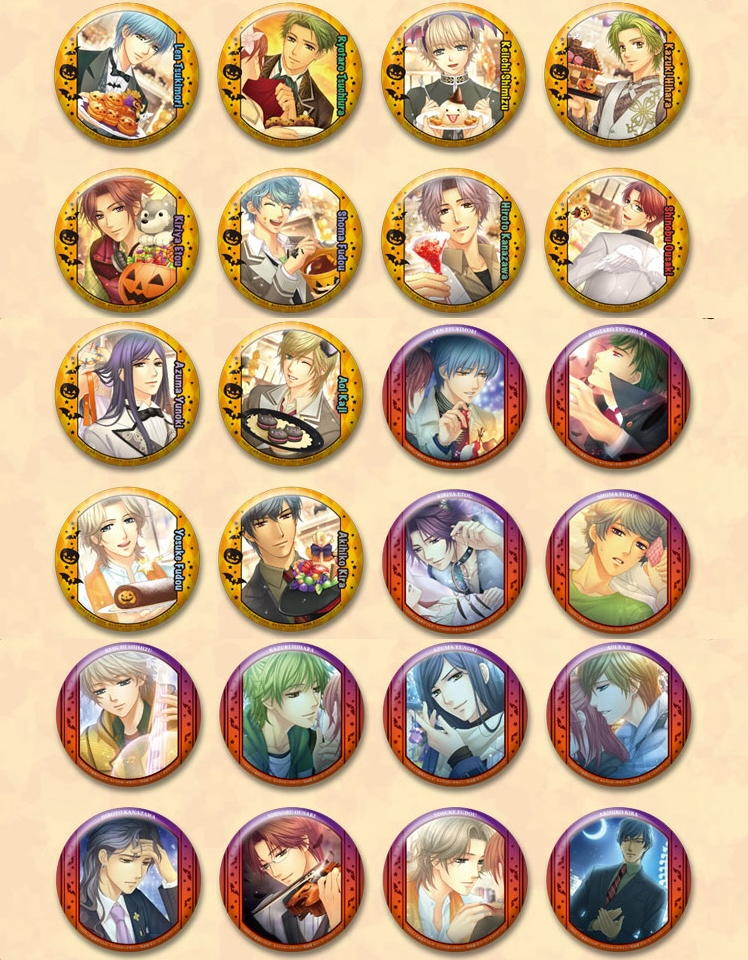Choose the purple Kiriya Etou badge

pyautogui.click(x=454, y=560)
